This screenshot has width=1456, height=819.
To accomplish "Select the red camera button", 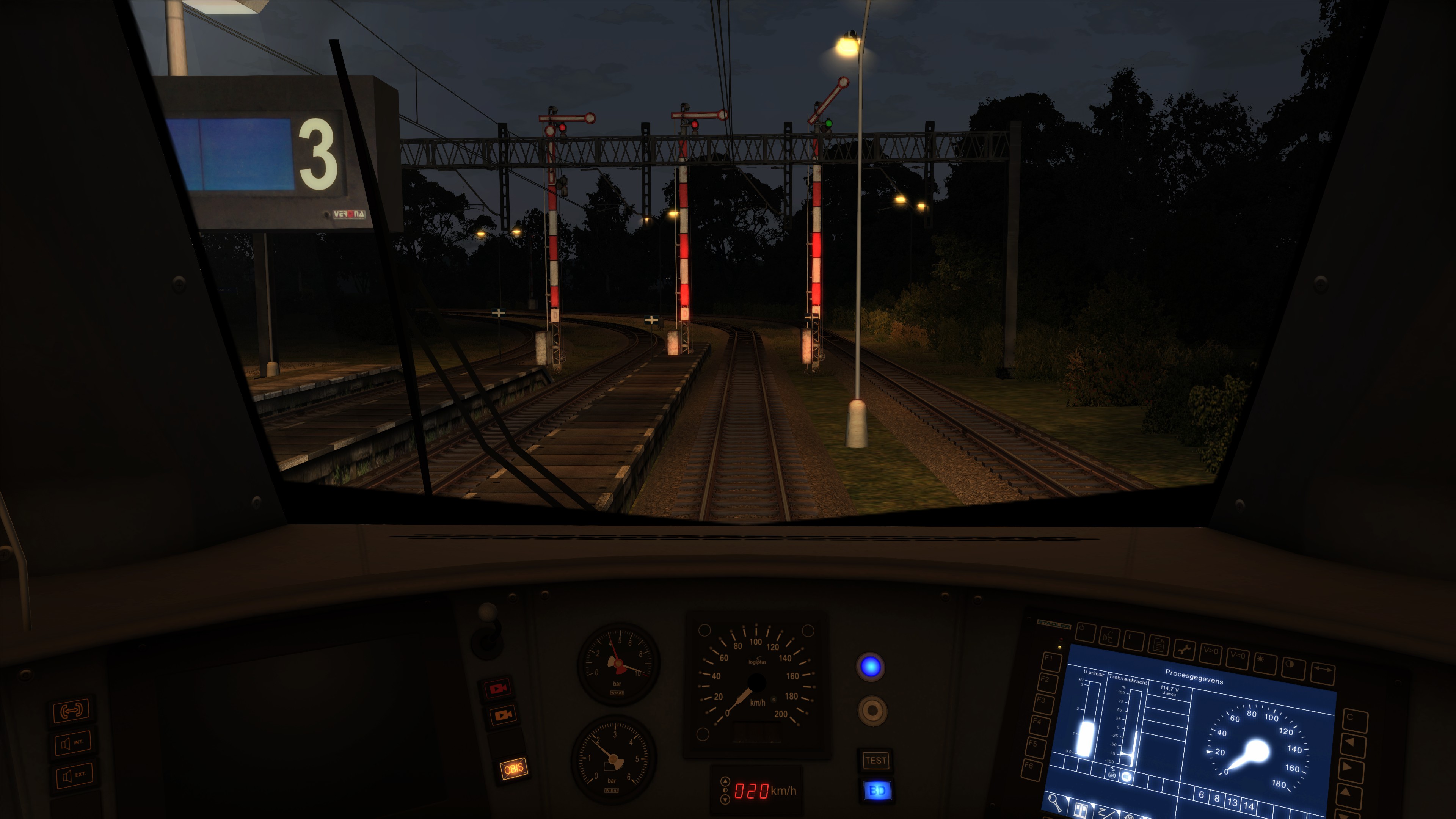I will [x=498, y=689].
